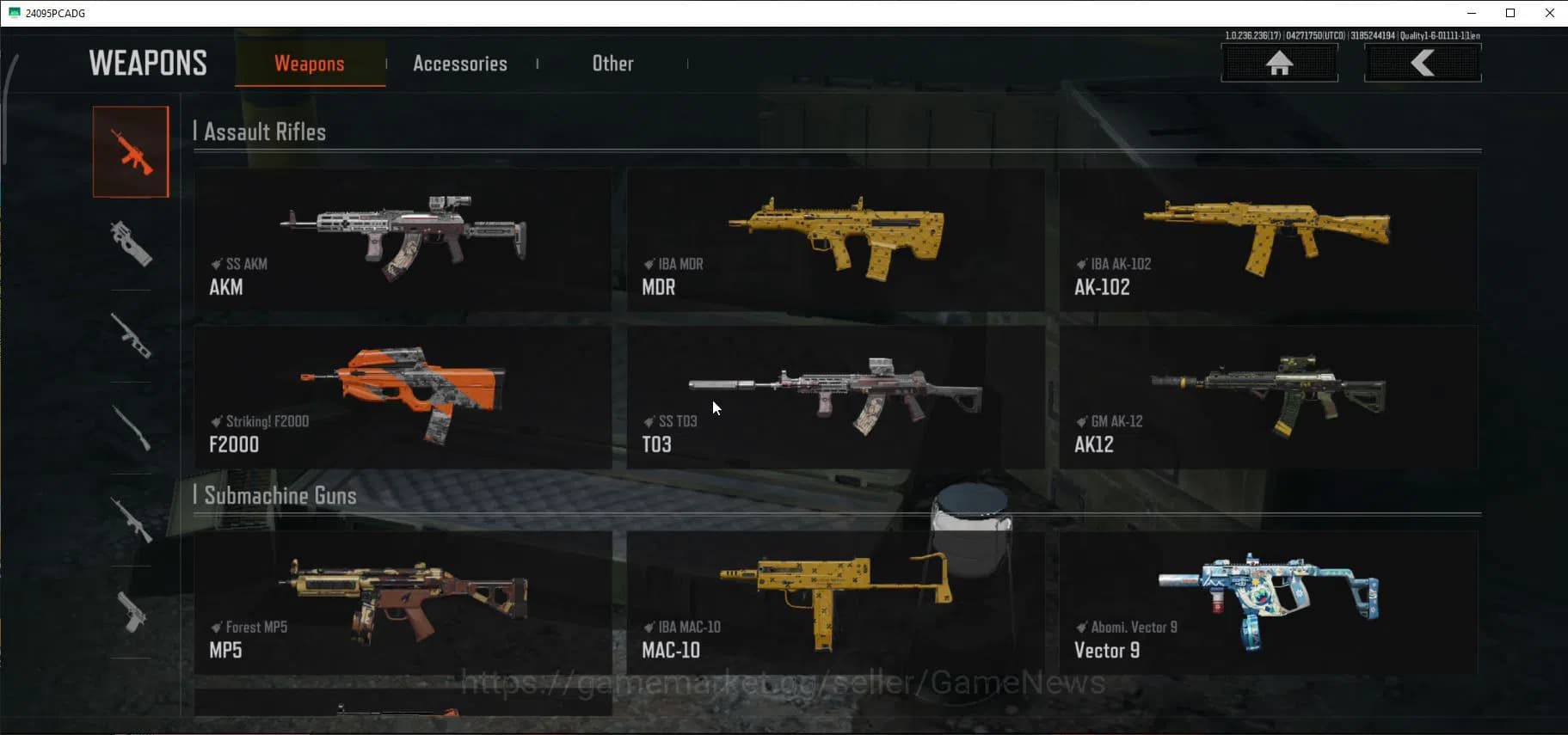Open the Other tab
This screenshot has width=1568, height=735.
point(612,63)
